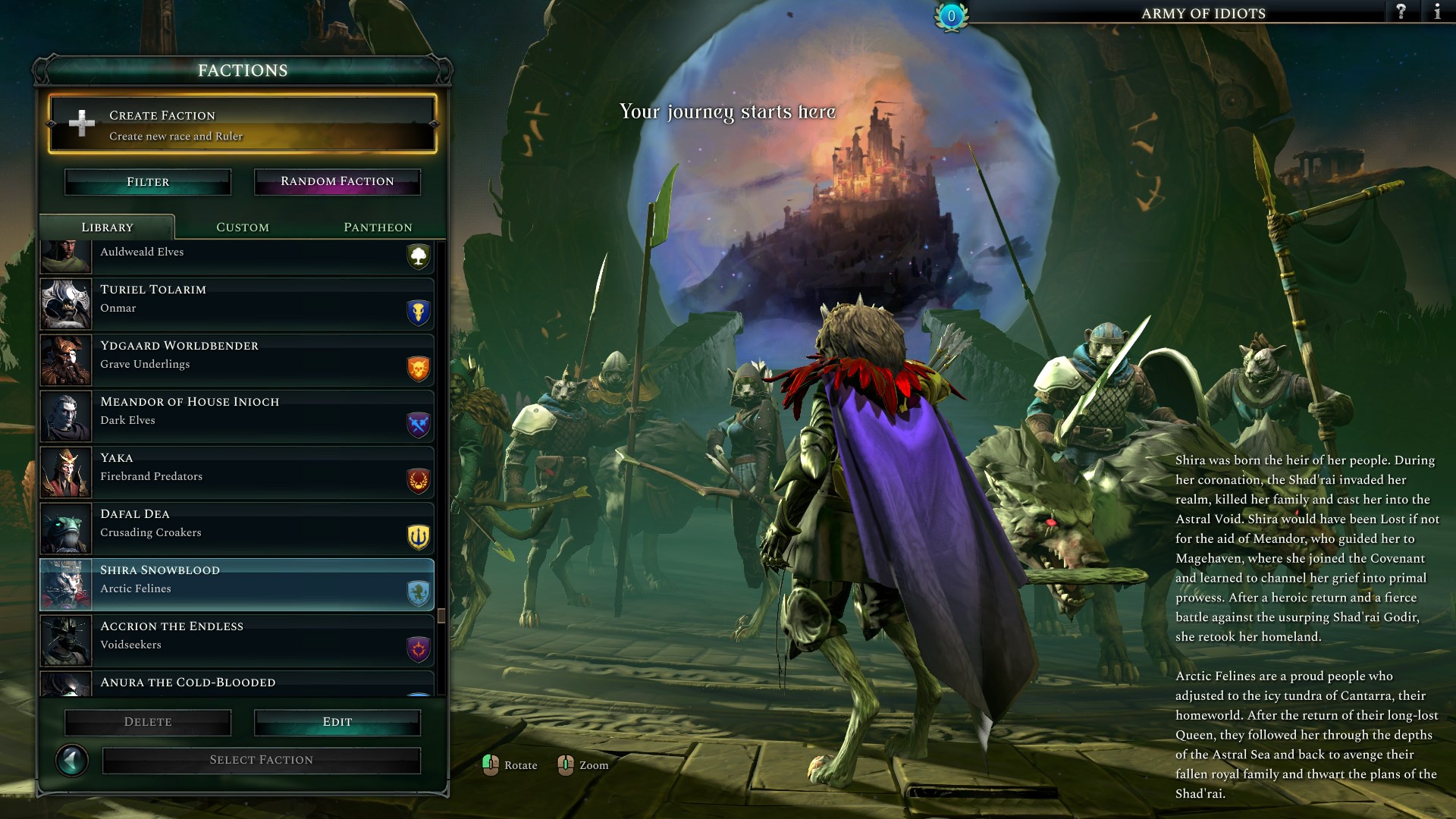Screen dimensions: 1456x819
Task: Choose Accrion the Endless Voidseekers
Action: (237, 641)
